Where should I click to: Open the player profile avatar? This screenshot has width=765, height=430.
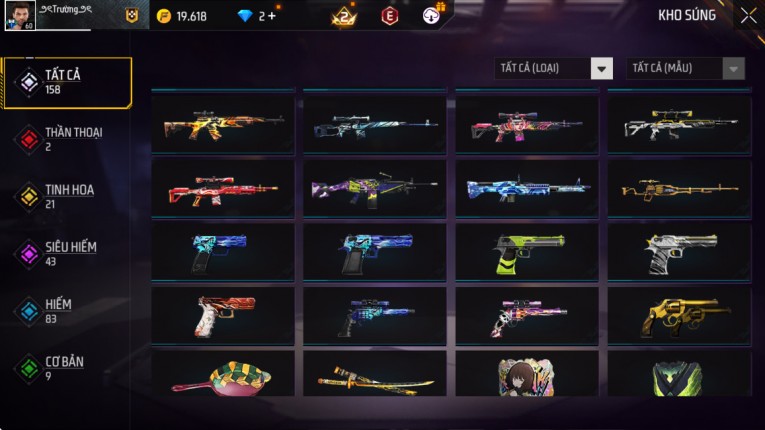[19, 15]
